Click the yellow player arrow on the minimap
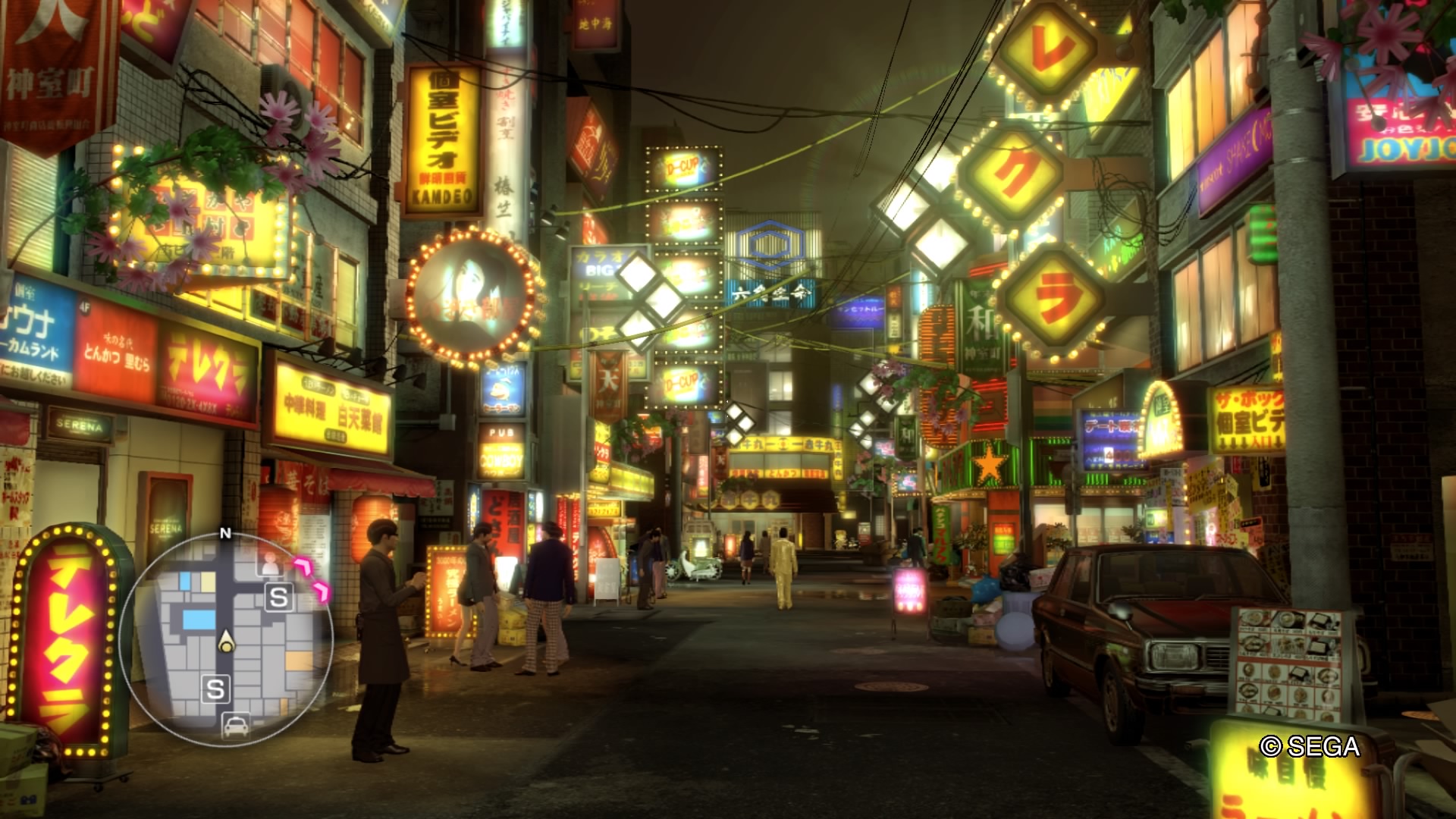The width and height of the screenshot is (1456, 819). 226,642
